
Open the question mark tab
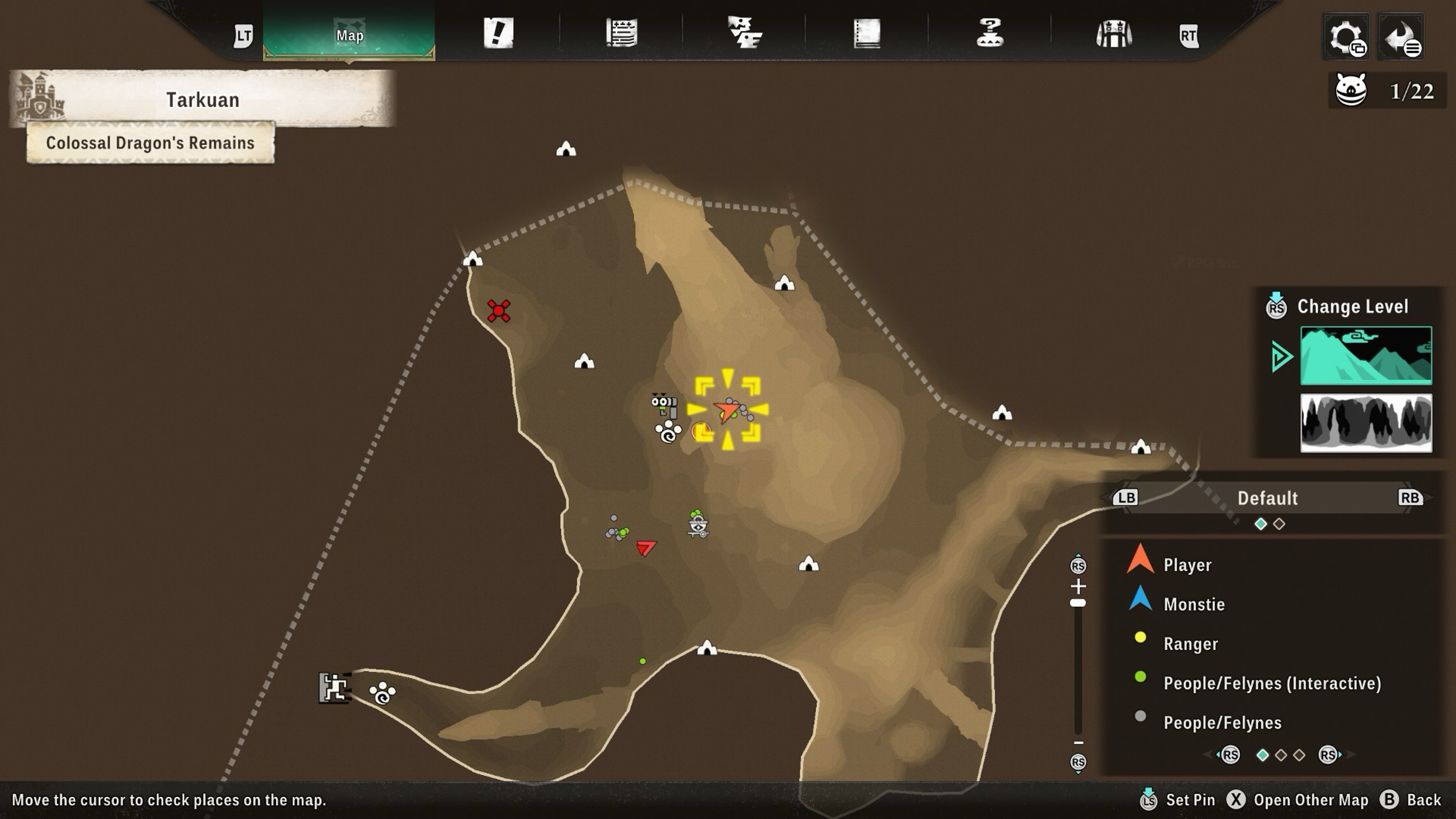coord(990,33)
